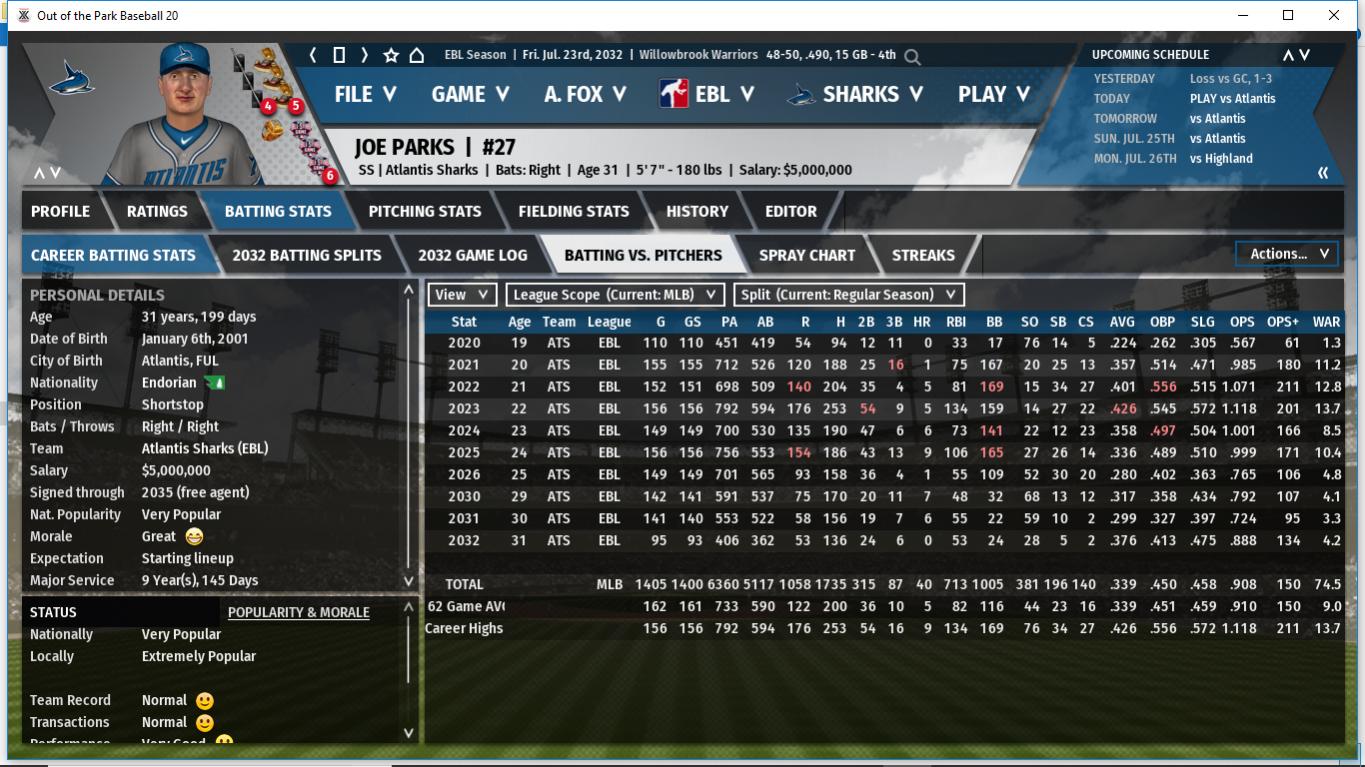Show the SPRAY CHART subtab
Screen dimensions: 1365x767
coord(807,255)
